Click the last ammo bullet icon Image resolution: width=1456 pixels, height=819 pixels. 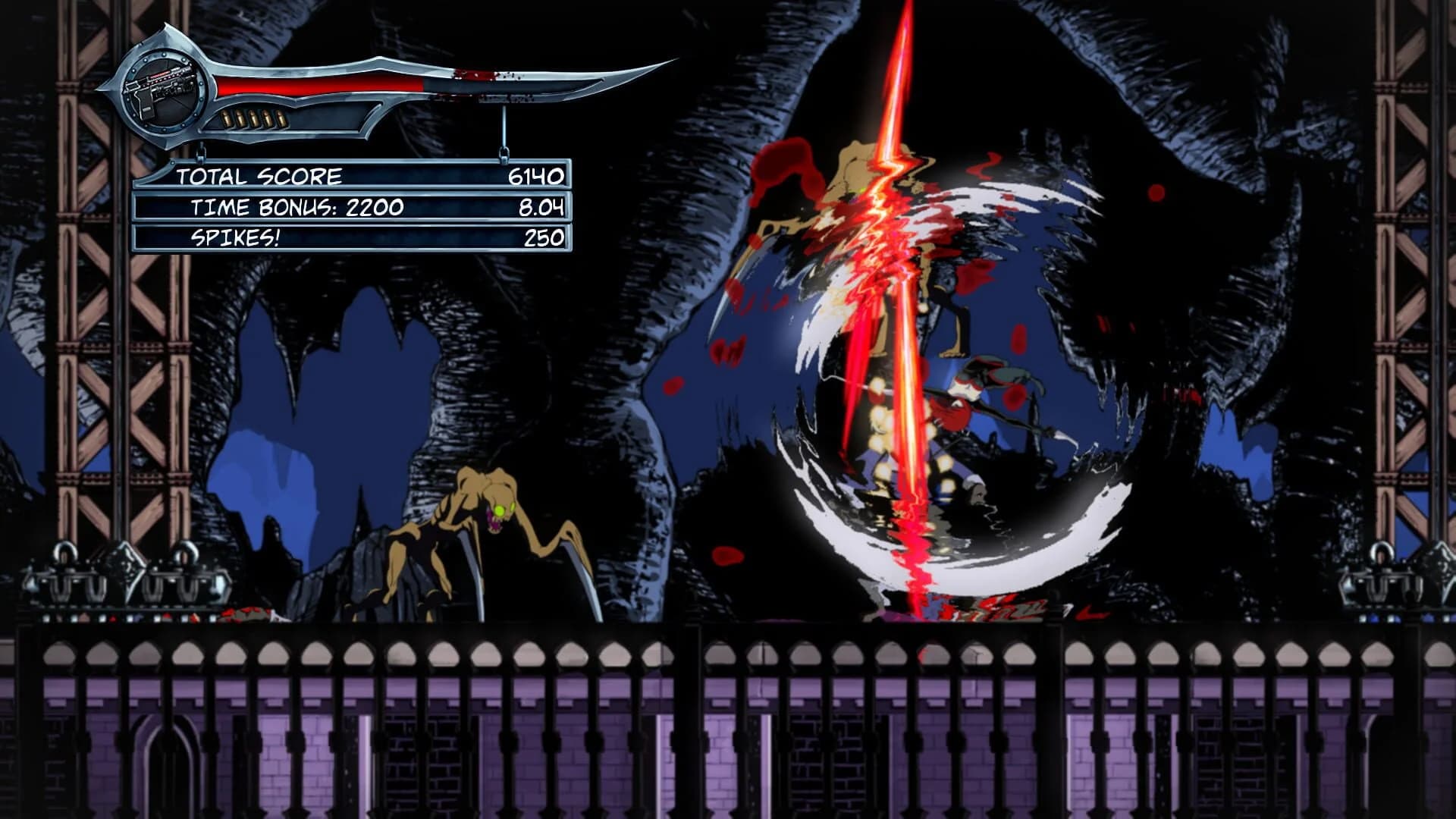pyautogui.click(x=280, y=118)
